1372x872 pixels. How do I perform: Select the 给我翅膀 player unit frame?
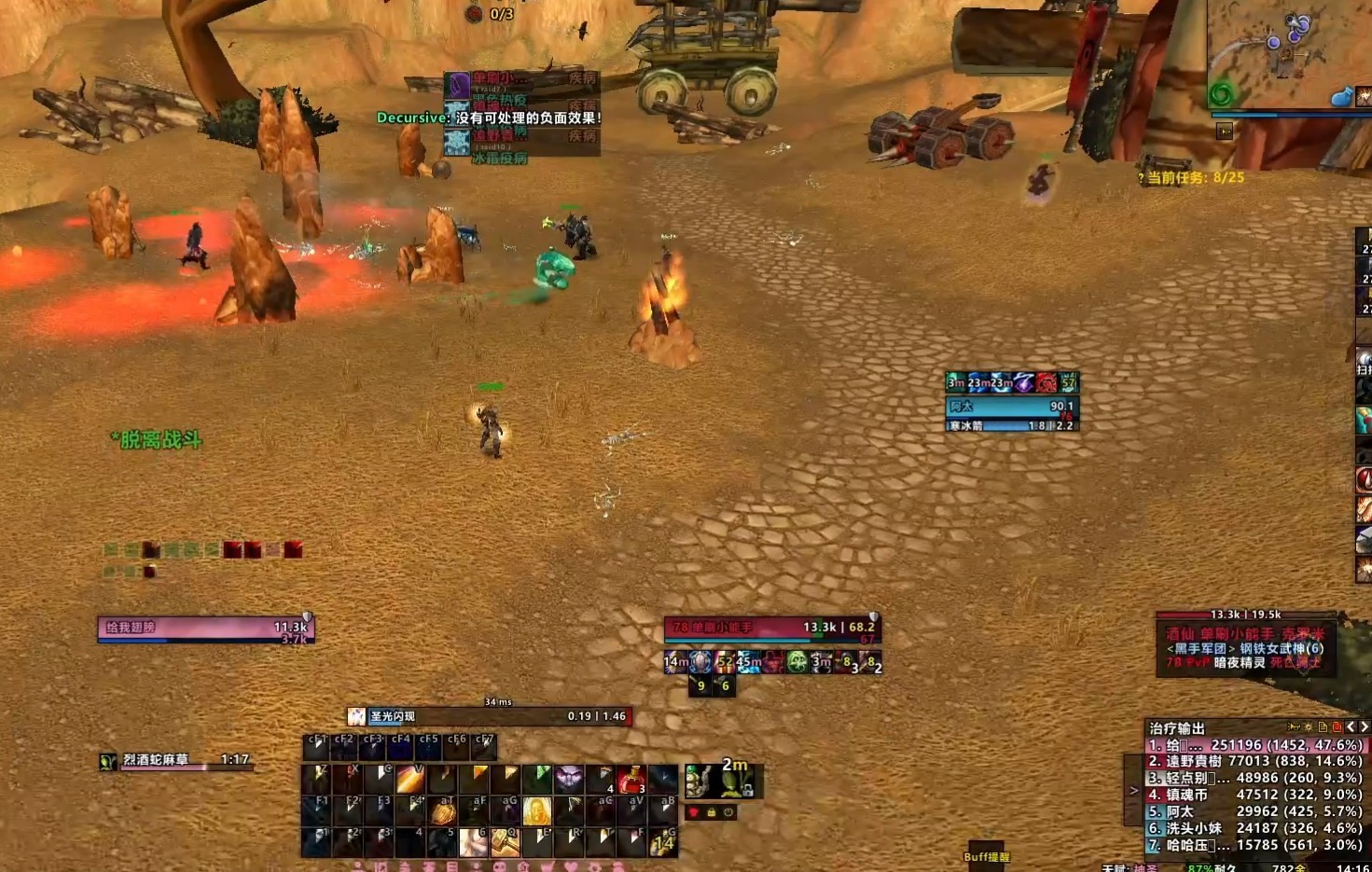click(205, 630)
